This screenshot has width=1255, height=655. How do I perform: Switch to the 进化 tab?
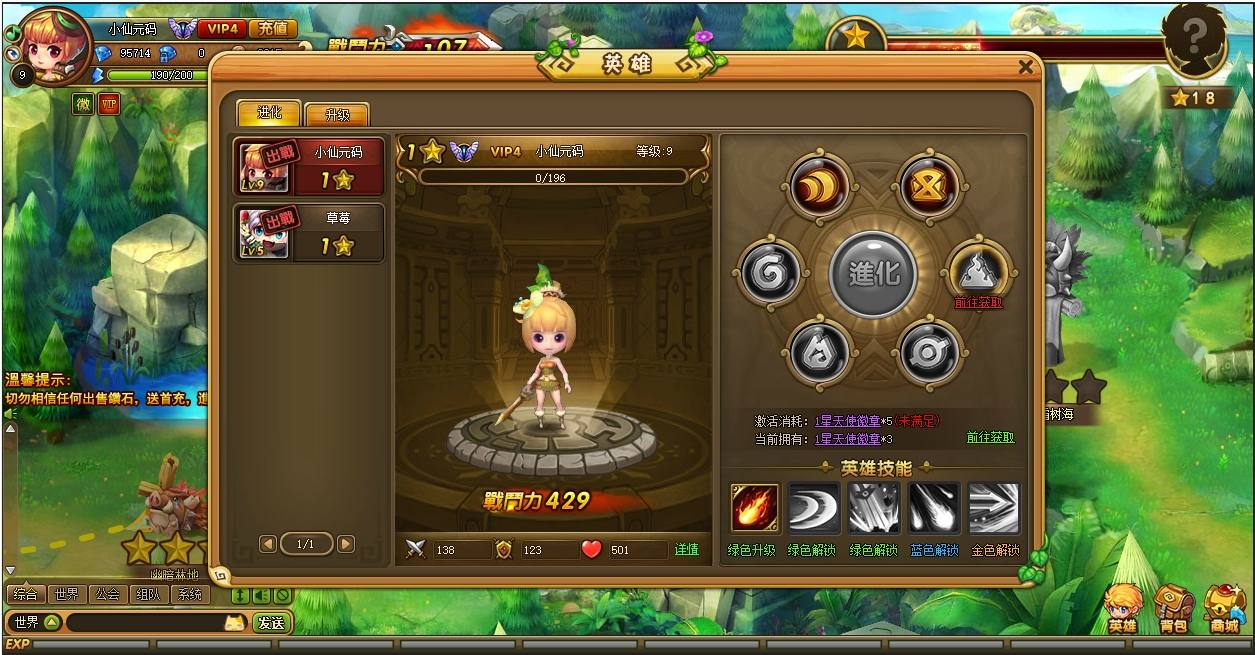tap(270, 112)
